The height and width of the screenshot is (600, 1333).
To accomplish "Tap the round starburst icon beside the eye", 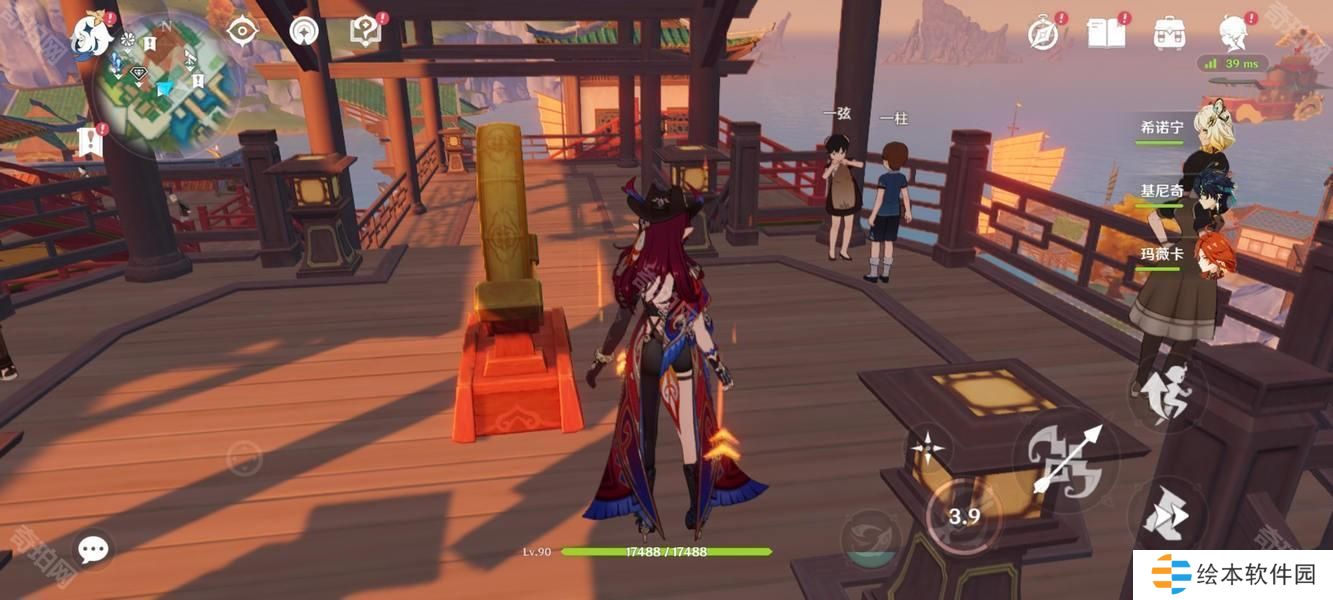I will [x=304, y=32].
